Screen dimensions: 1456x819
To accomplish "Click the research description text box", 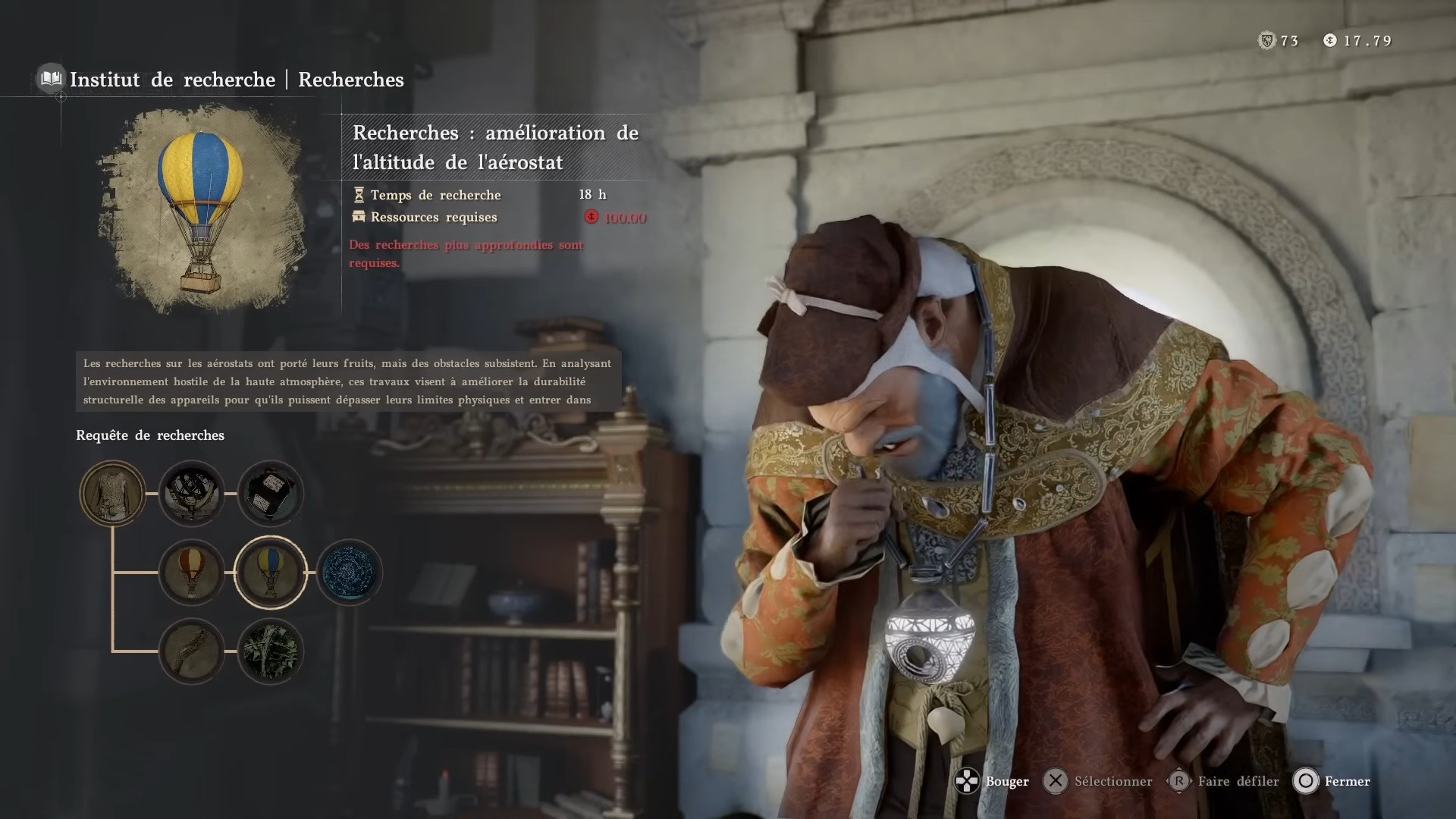I will click(x=348, y=381).
